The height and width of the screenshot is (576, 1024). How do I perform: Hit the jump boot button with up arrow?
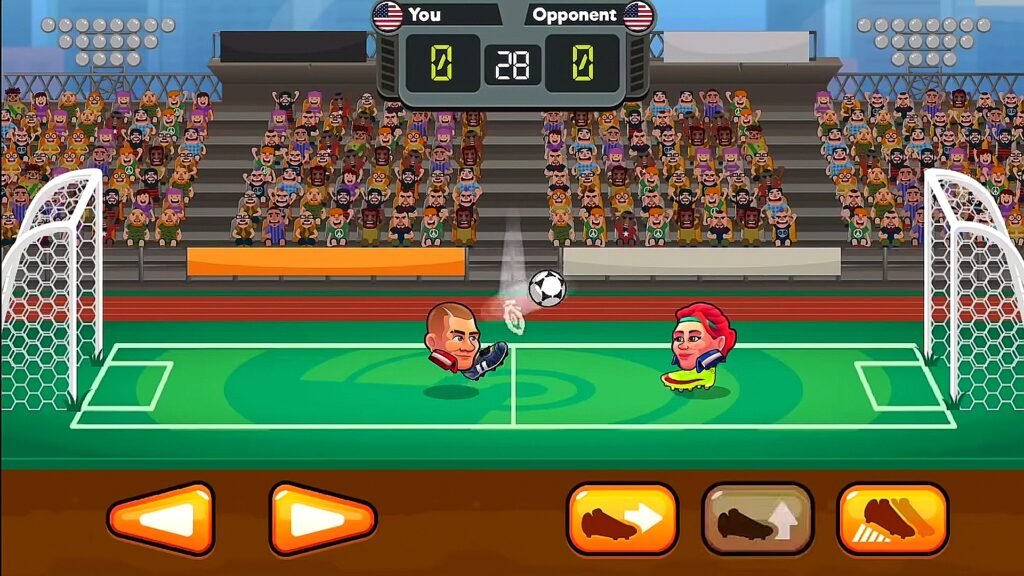(757, 519)
